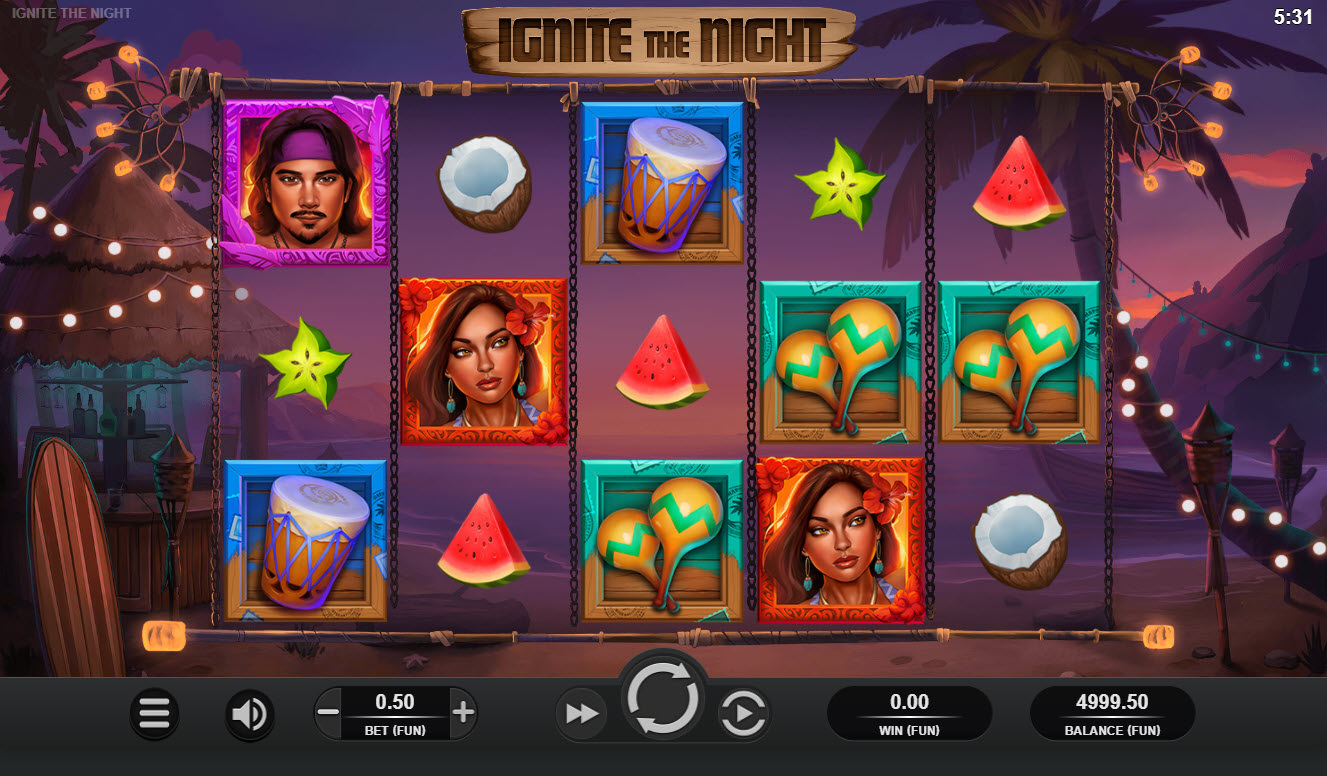Viewport: 1327px width, 776px height.
Task: Decrease the bet with the minus button
Action: pyautogui.click(x=328, y=713)
